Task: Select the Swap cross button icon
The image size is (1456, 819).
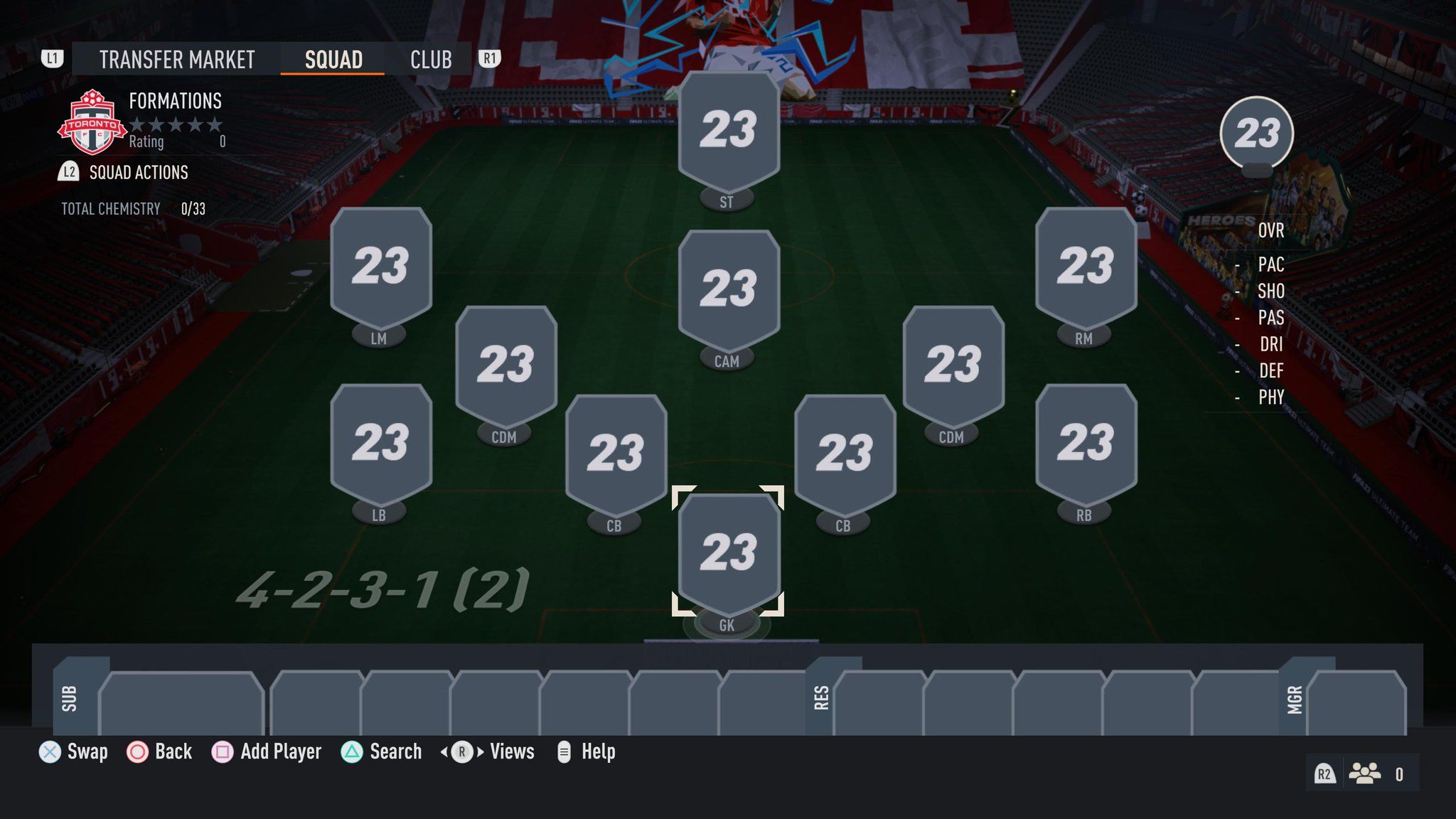Action: (x=50, y=751)
